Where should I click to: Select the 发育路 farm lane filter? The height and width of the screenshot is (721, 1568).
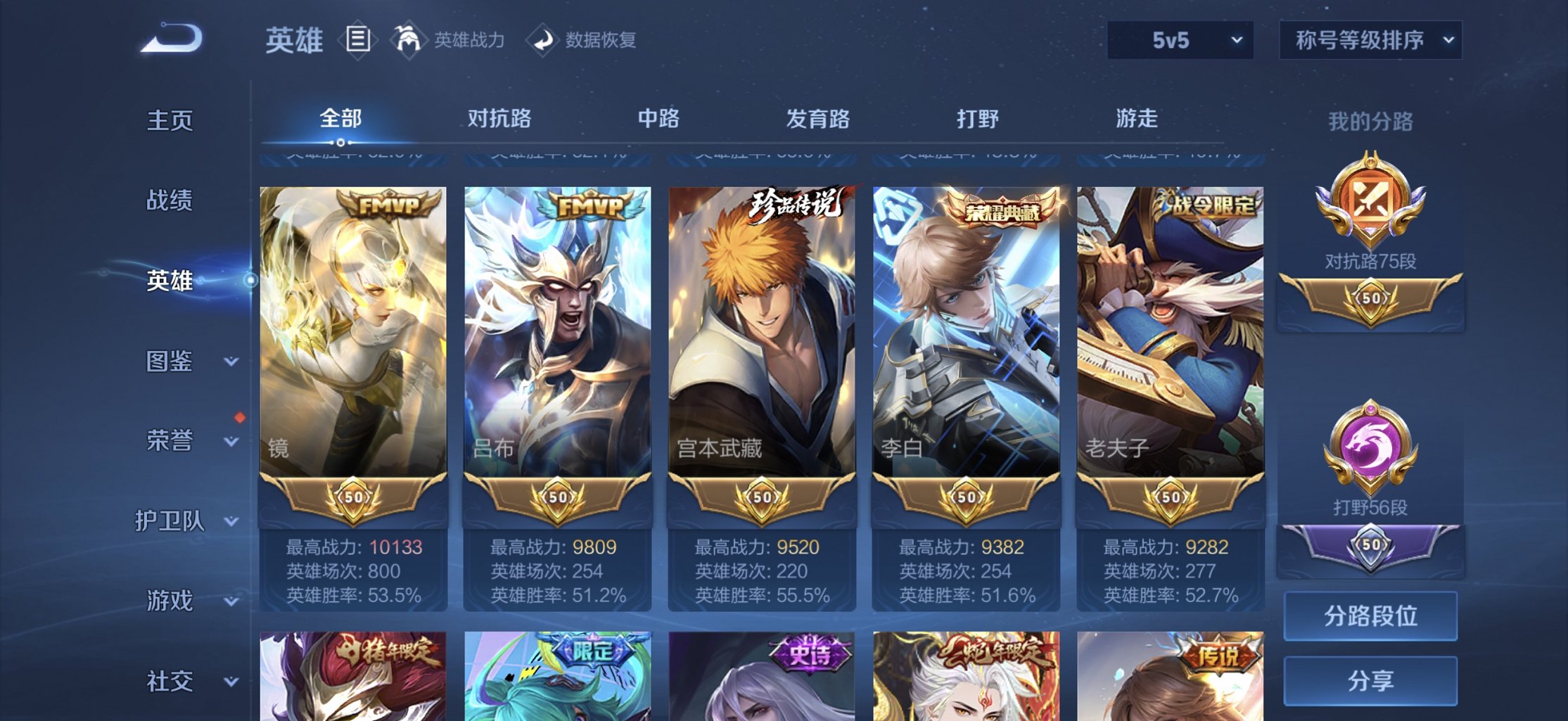818,120
